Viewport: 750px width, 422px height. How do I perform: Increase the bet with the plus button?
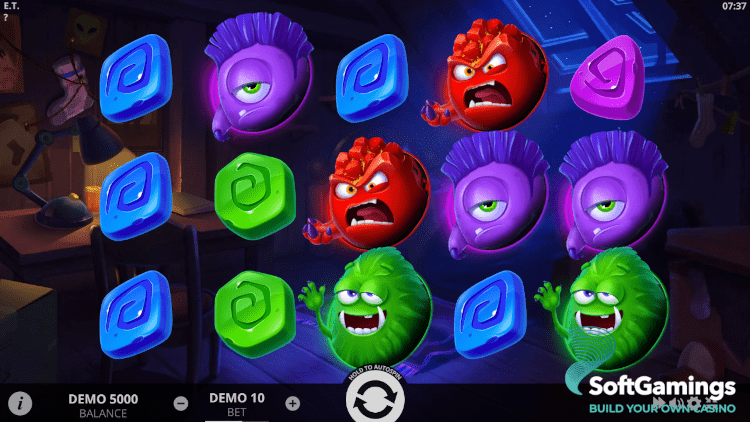point(292,404)
